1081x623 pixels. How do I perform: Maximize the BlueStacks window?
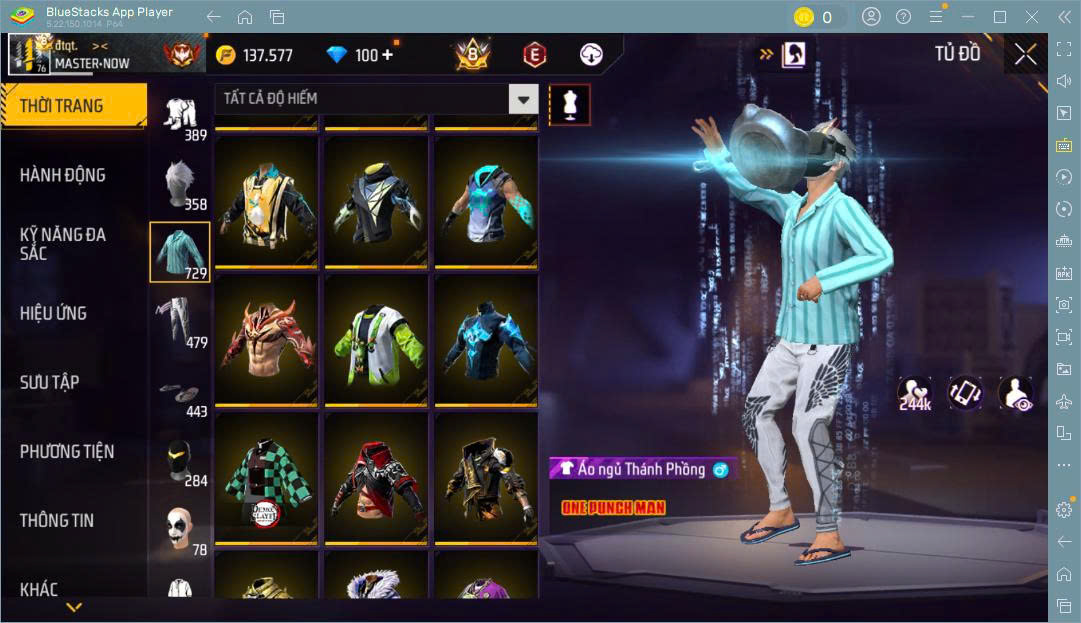[1000, 17]
